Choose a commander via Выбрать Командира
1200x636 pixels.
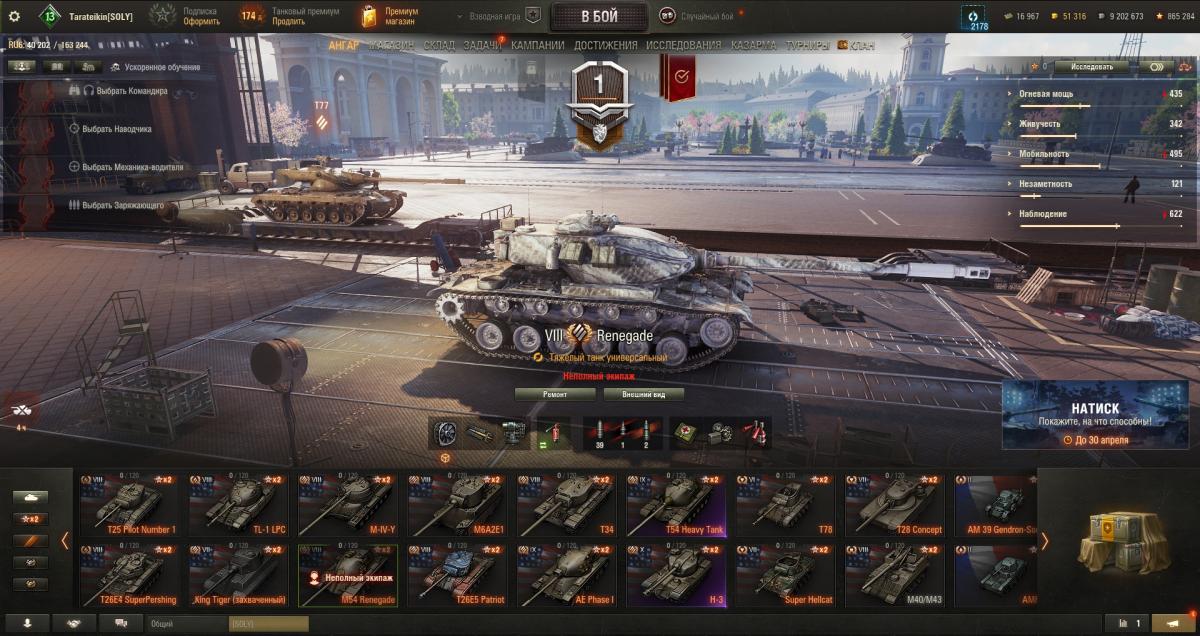coord(124,91)
